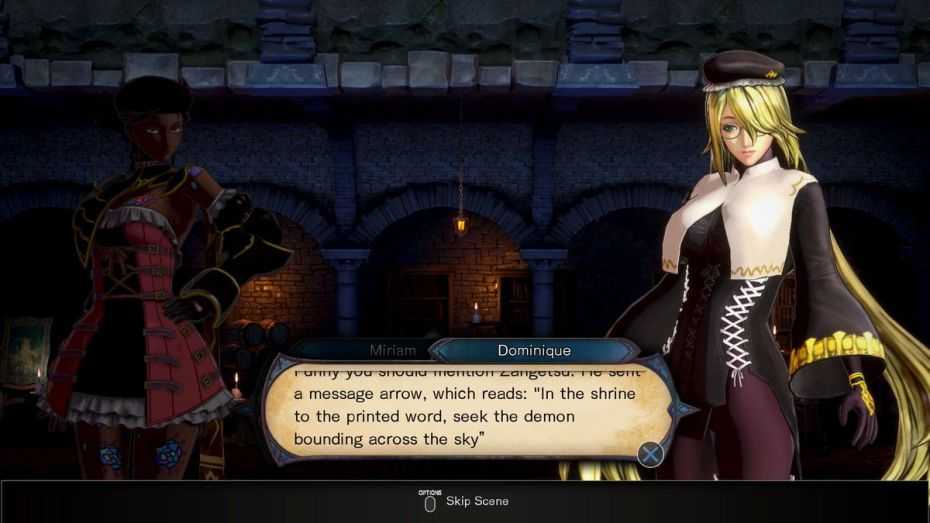The width and height of the screenshot is (930, 523).
Task: Select the Dominique speaker name tab
Action: [x=534, y=351]
